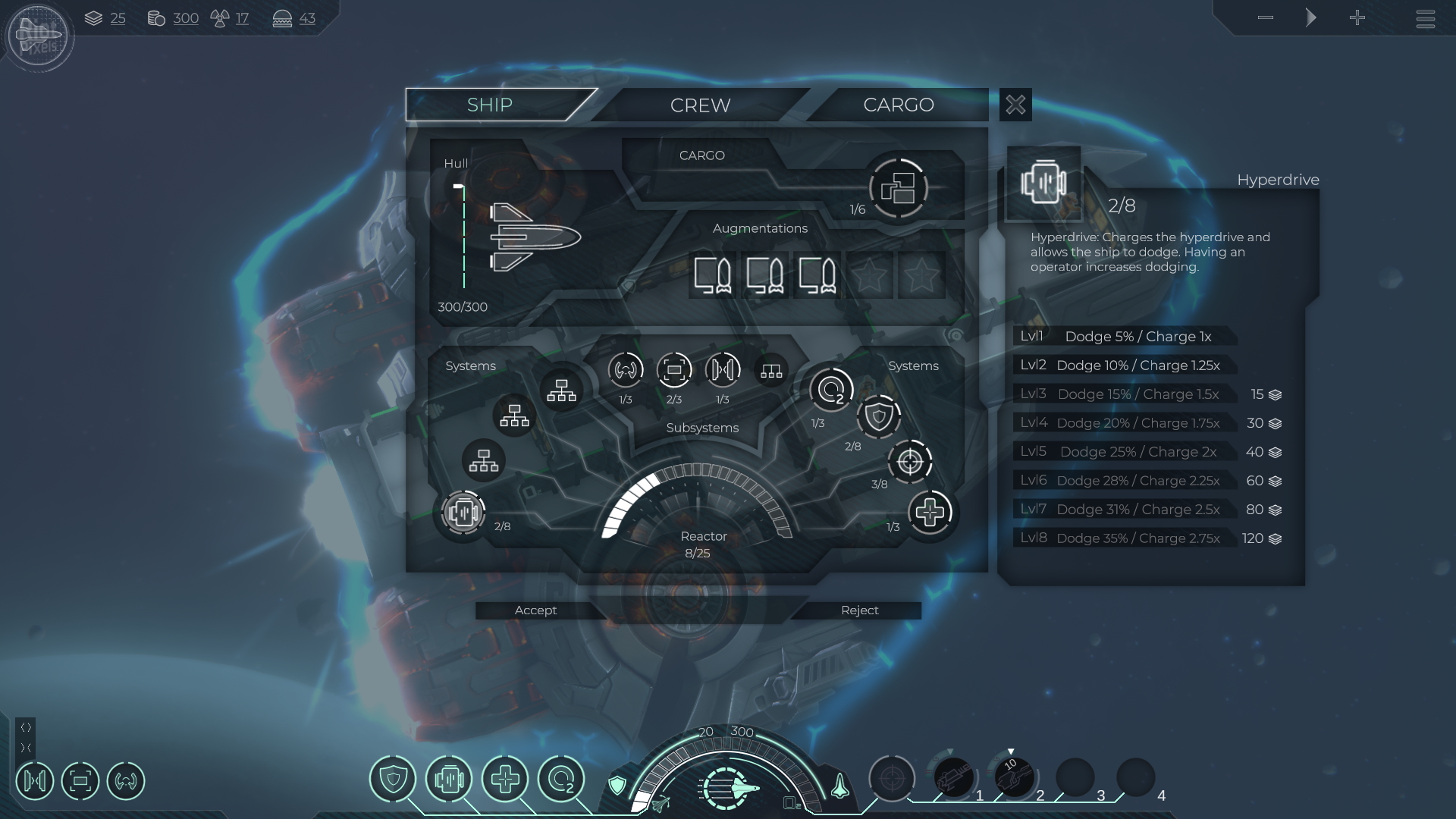Viewport: 1456px width, 819px height.
Task: Select the weapons targeting system in ship panel
Action: [909, 461]
